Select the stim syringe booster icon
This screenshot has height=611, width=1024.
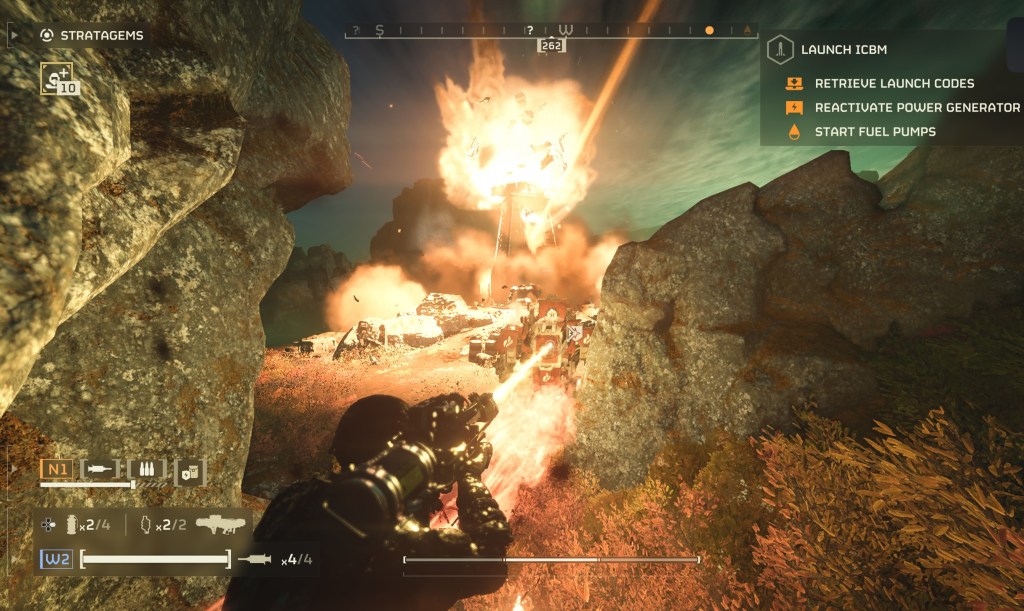click(100, 468)
